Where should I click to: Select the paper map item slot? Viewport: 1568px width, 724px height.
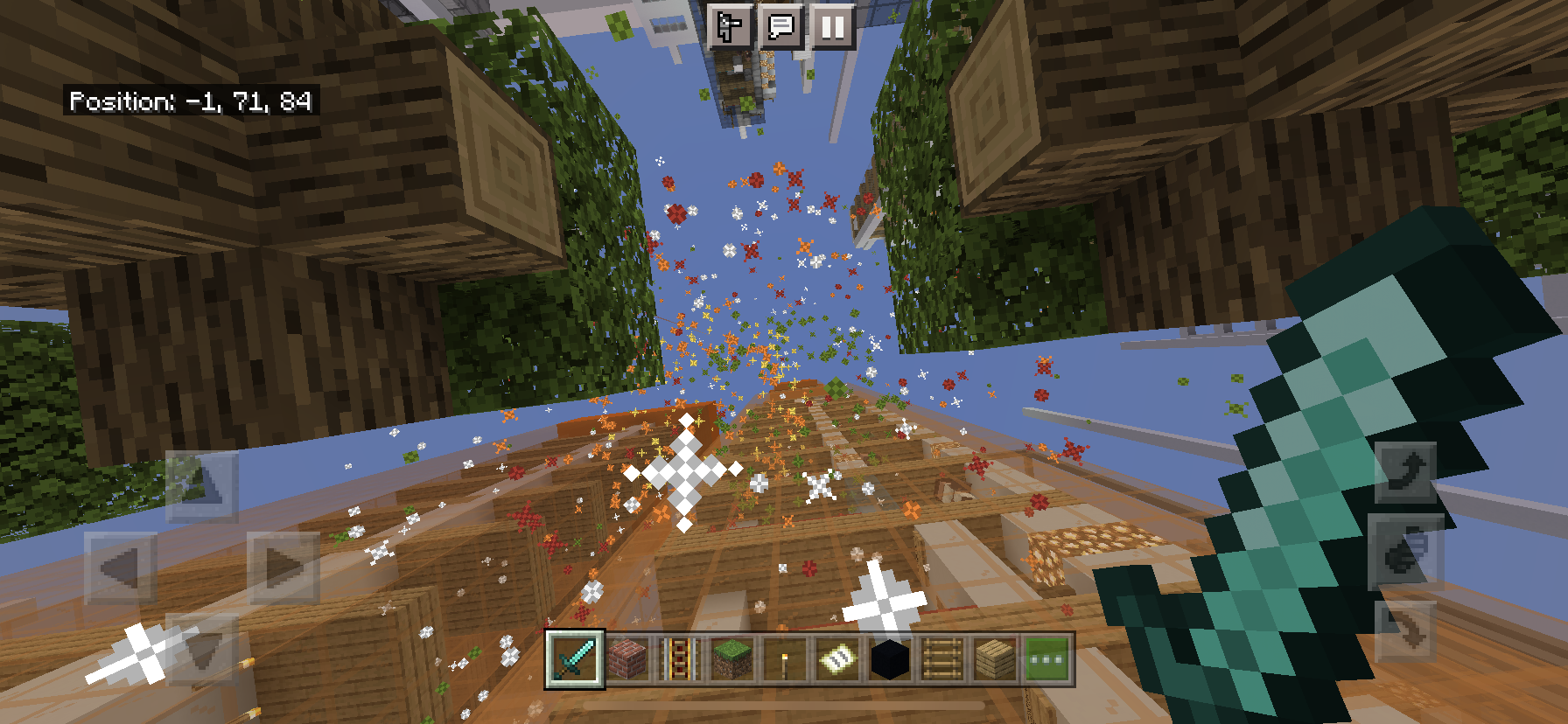(x=837, y=659)
